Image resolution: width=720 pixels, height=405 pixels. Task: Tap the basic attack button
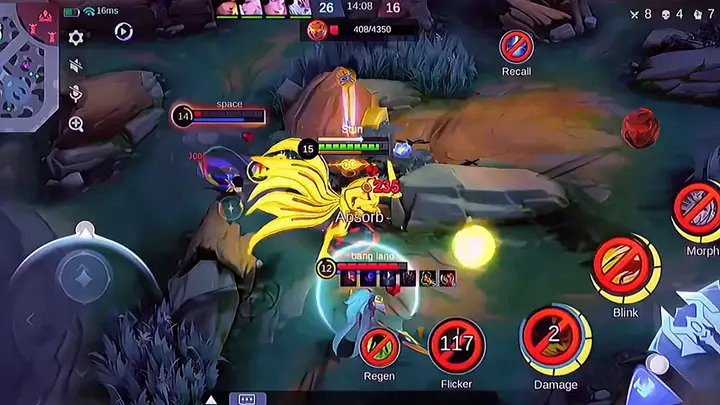click(690, 350)
